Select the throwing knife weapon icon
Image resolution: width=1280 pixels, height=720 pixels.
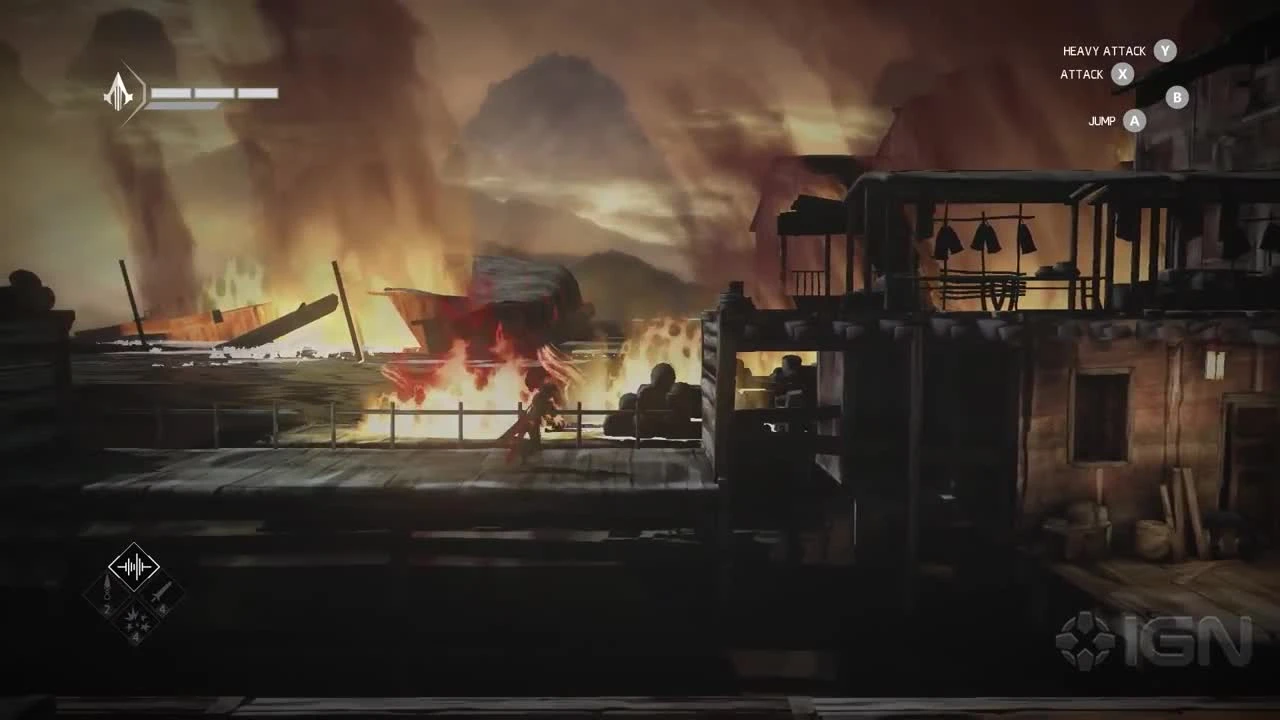click(x=107, y=586)
